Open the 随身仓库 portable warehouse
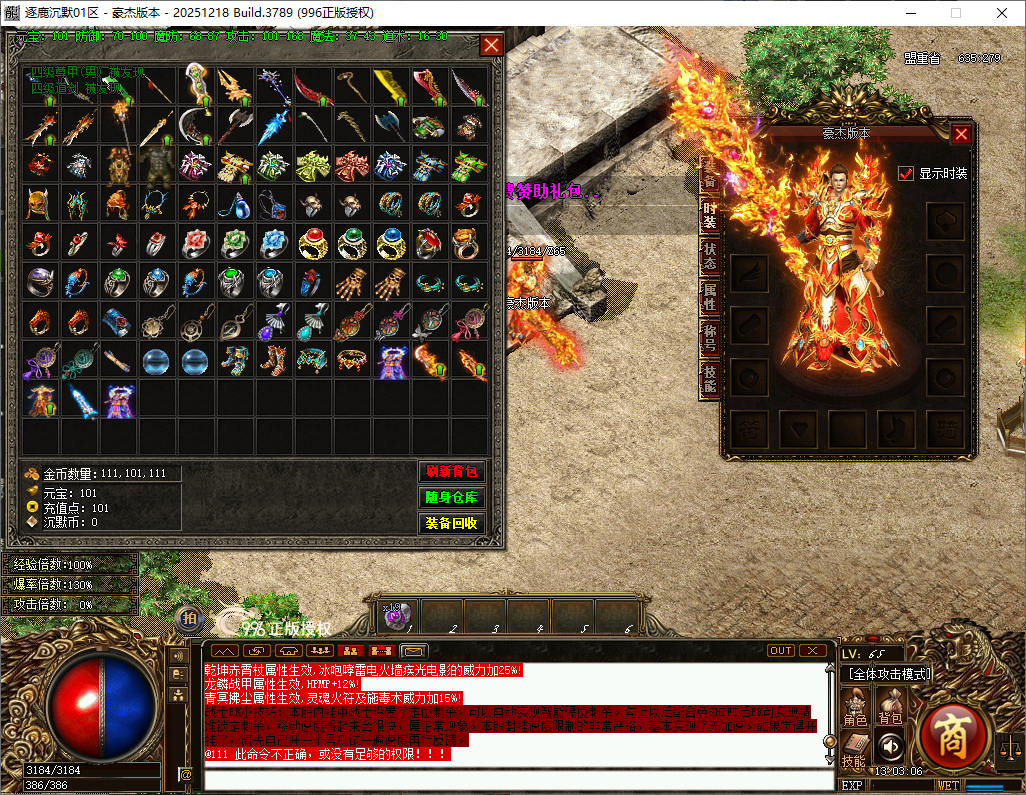Image resolution: width=1026 pixels, height=795 pixels. (451, 497)
